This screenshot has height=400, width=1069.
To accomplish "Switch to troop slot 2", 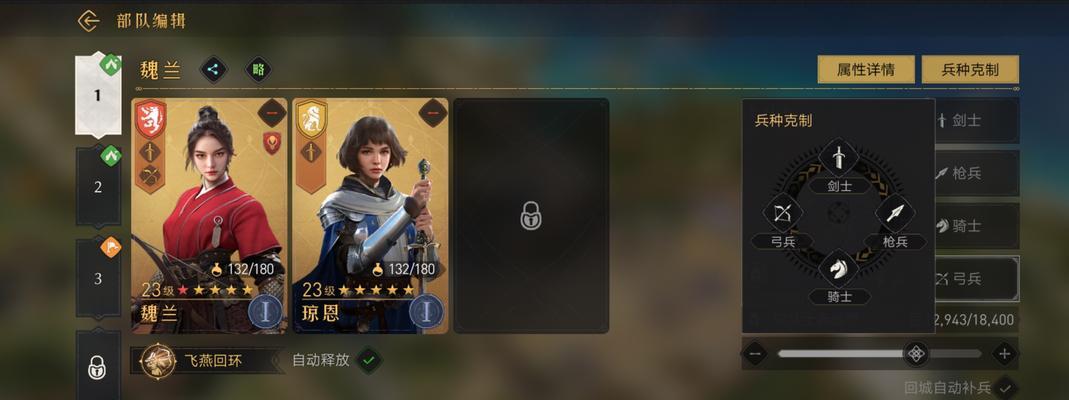I will pyautogui.click(x=98, y=186).
